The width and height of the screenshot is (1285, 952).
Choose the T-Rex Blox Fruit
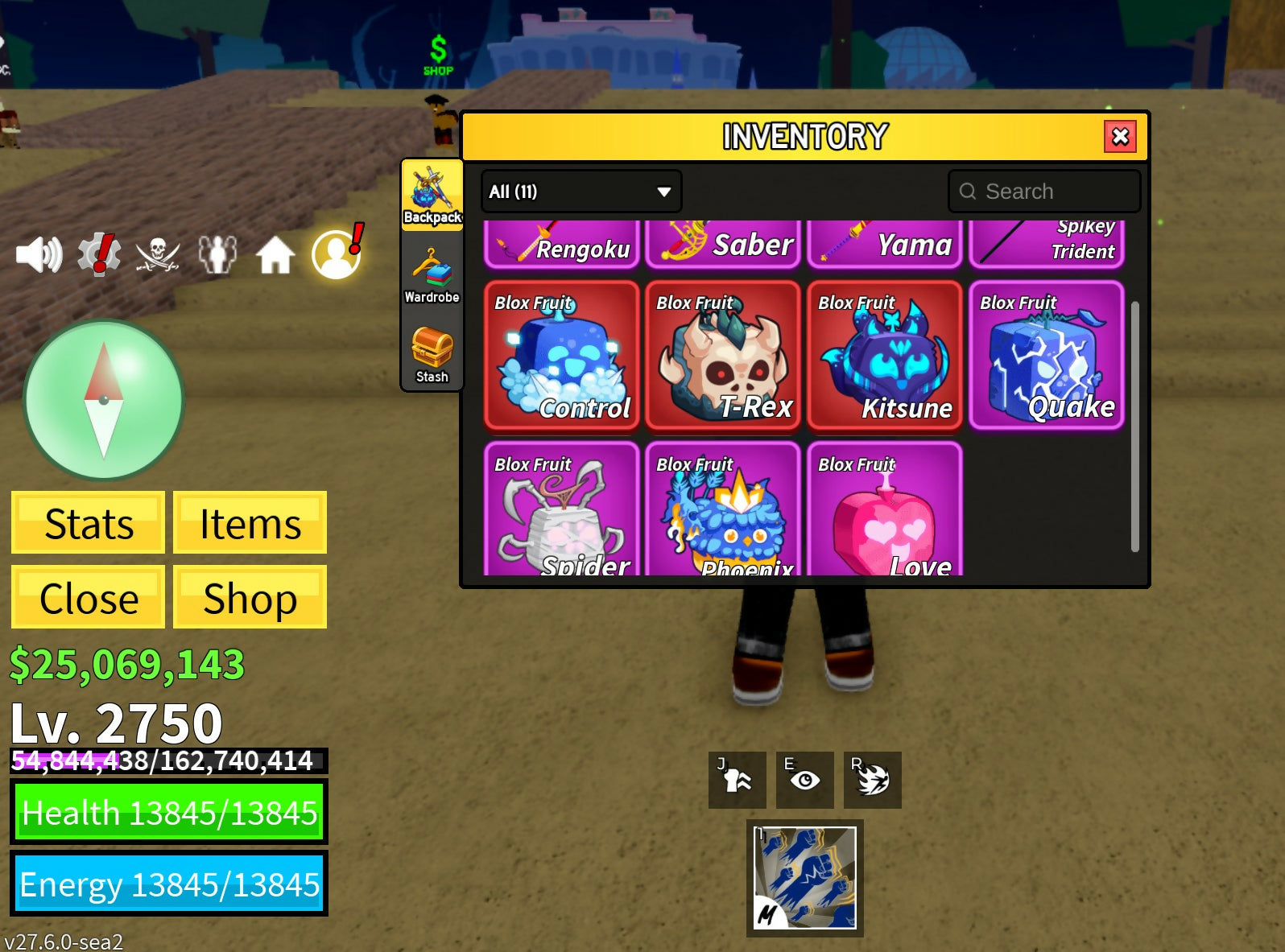723,355
